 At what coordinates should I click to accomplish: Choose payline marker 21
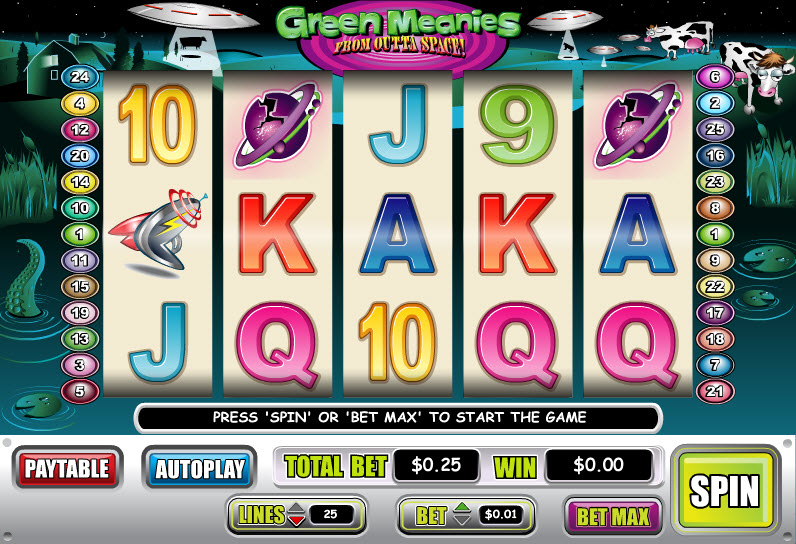click(x=715, y=391)
